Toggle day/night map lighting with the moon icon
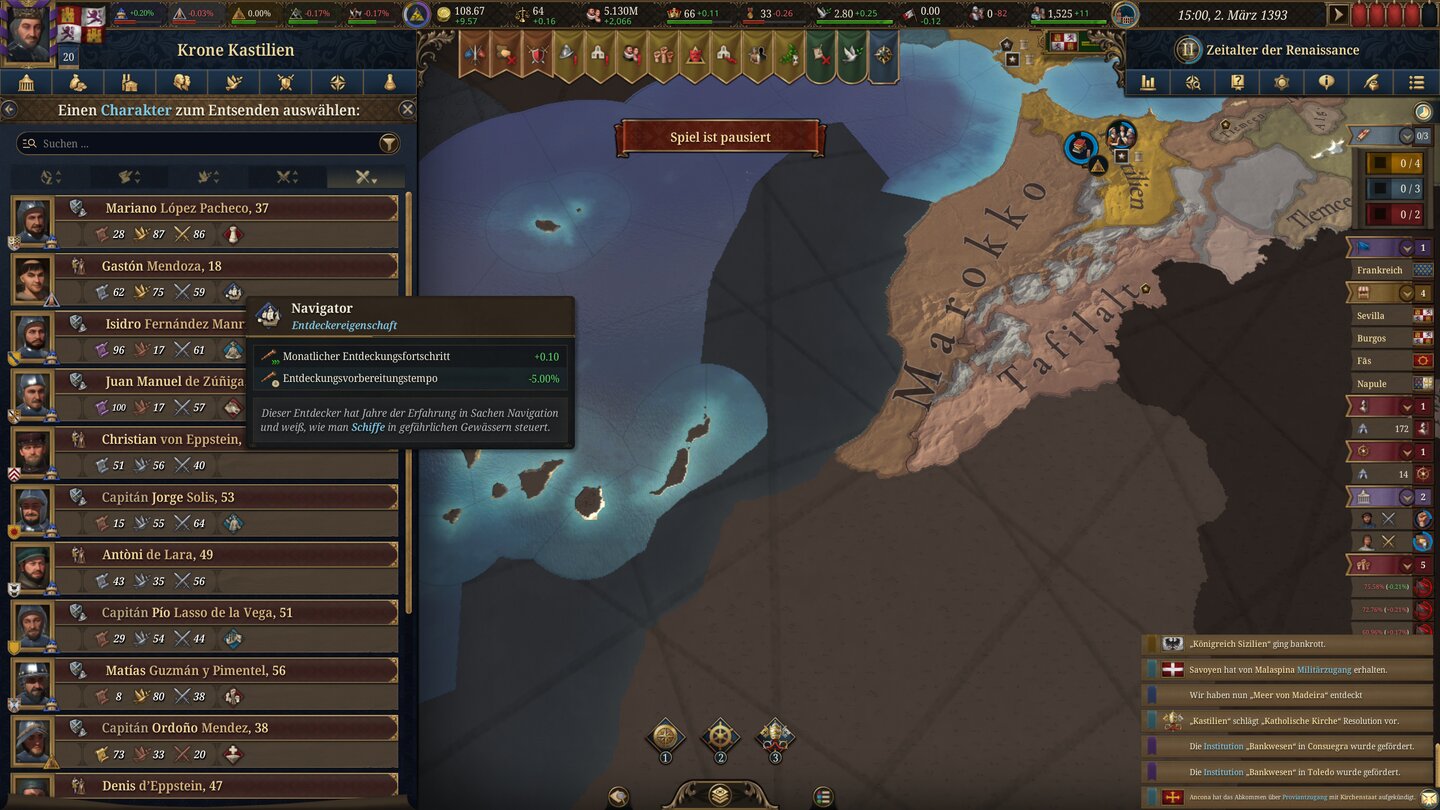Viewport: 1440px width, 810px height. tap(1421, 112)
